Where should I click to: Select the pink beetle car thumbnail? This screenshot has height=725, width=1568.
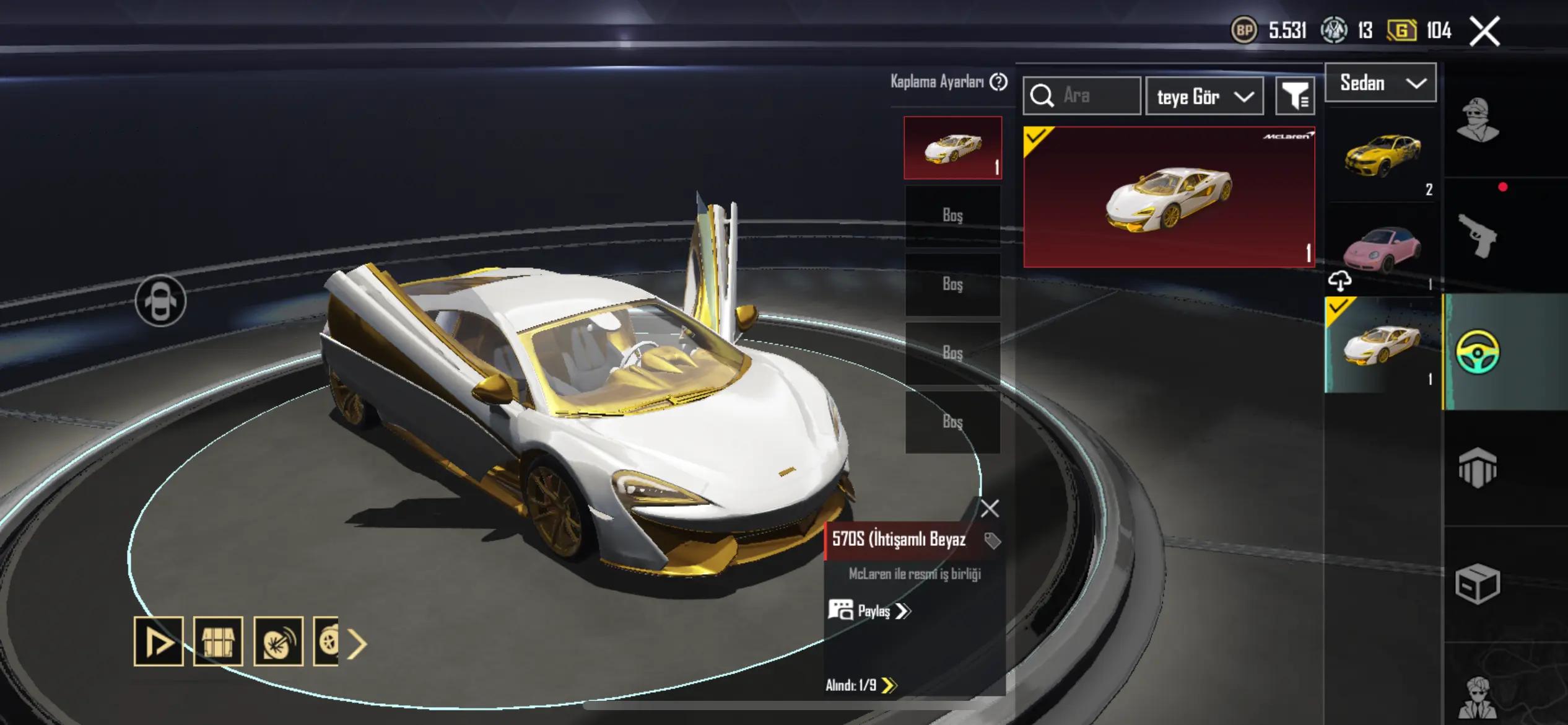click(1382, 249)
